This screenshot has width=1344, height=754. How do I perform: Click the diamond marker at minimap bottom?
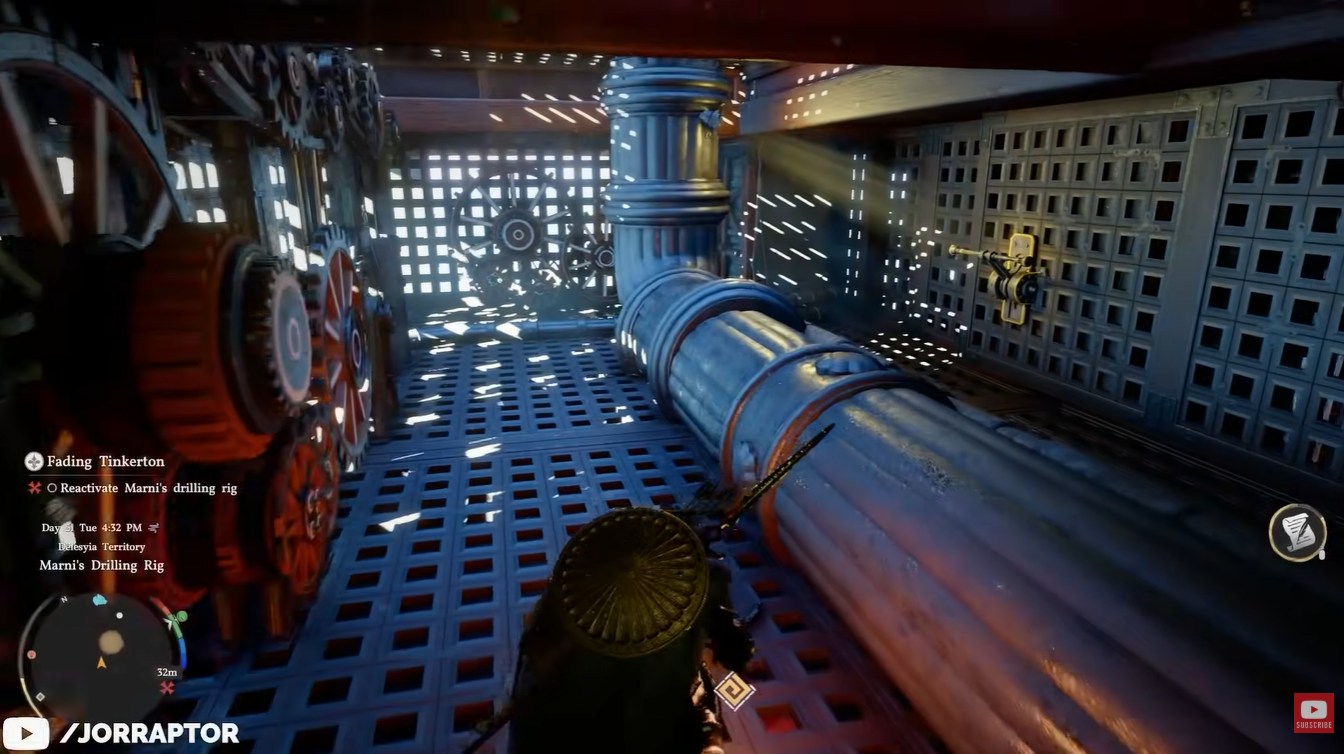coord(40,696)
